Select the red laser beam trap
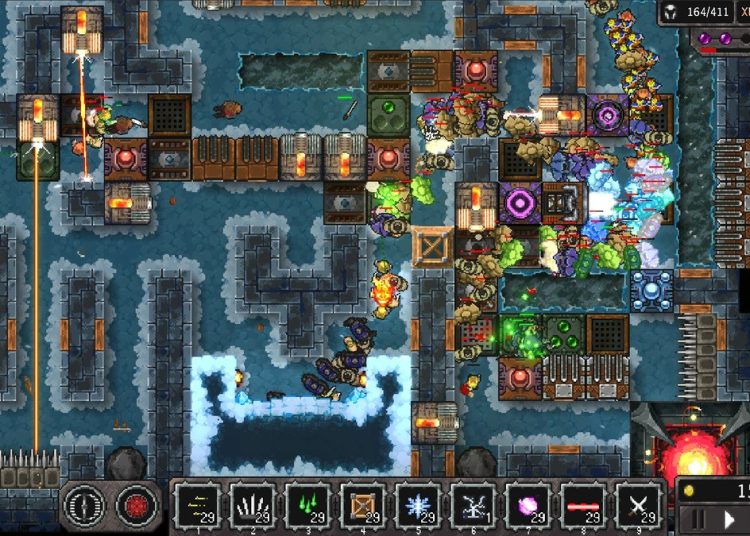750x536 pixels. pos(583,505)
